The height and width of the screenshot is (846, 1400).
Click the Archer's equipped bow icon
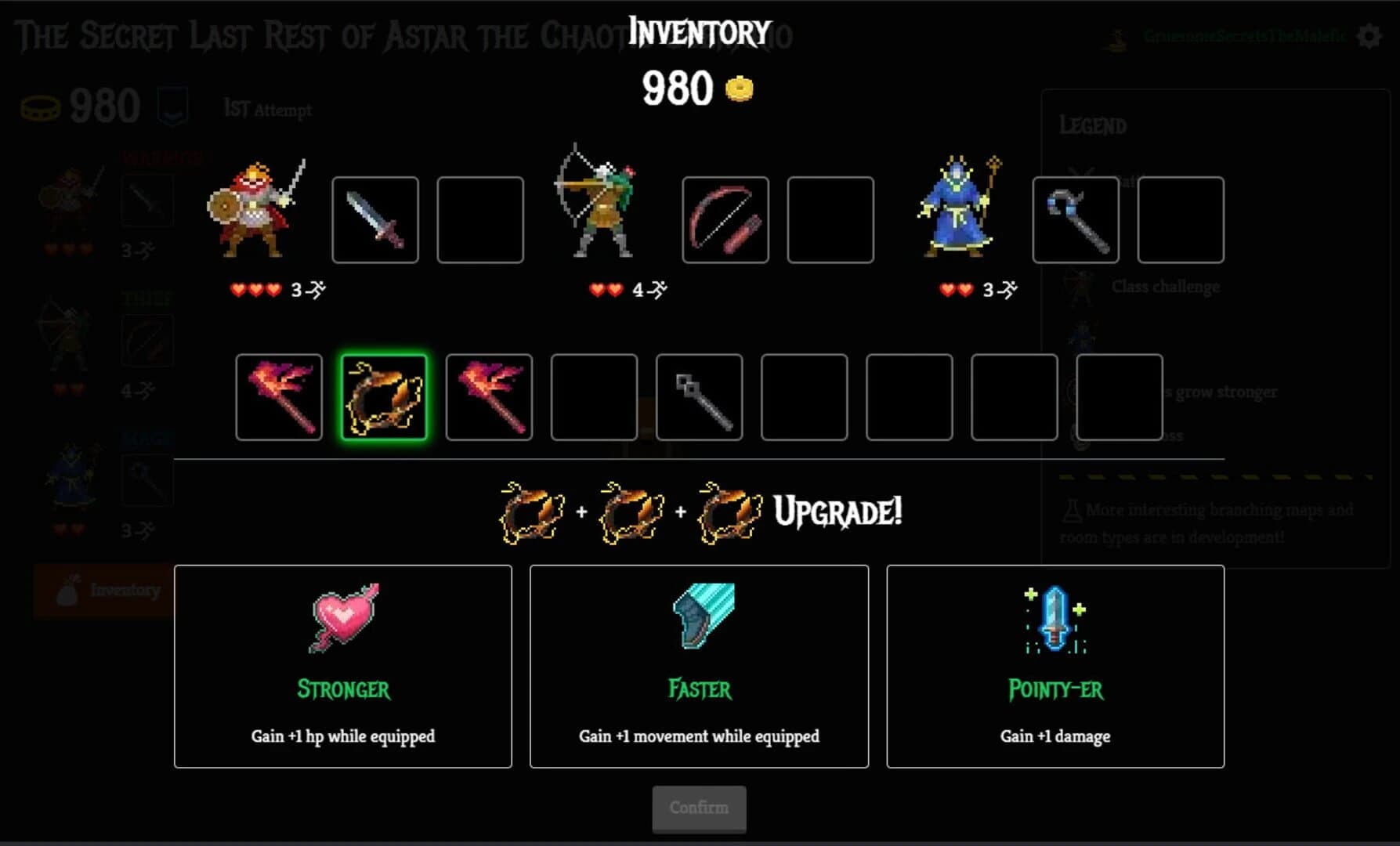725,219
